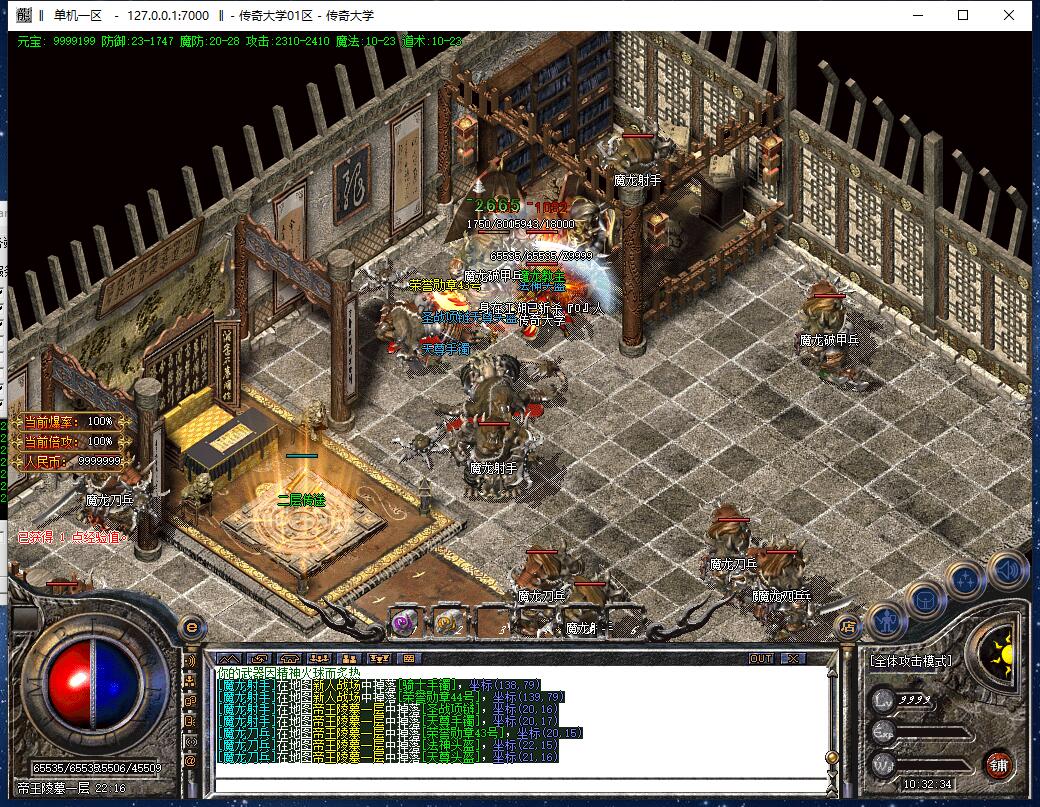Open the red 铺 stall button

(998, 766)
